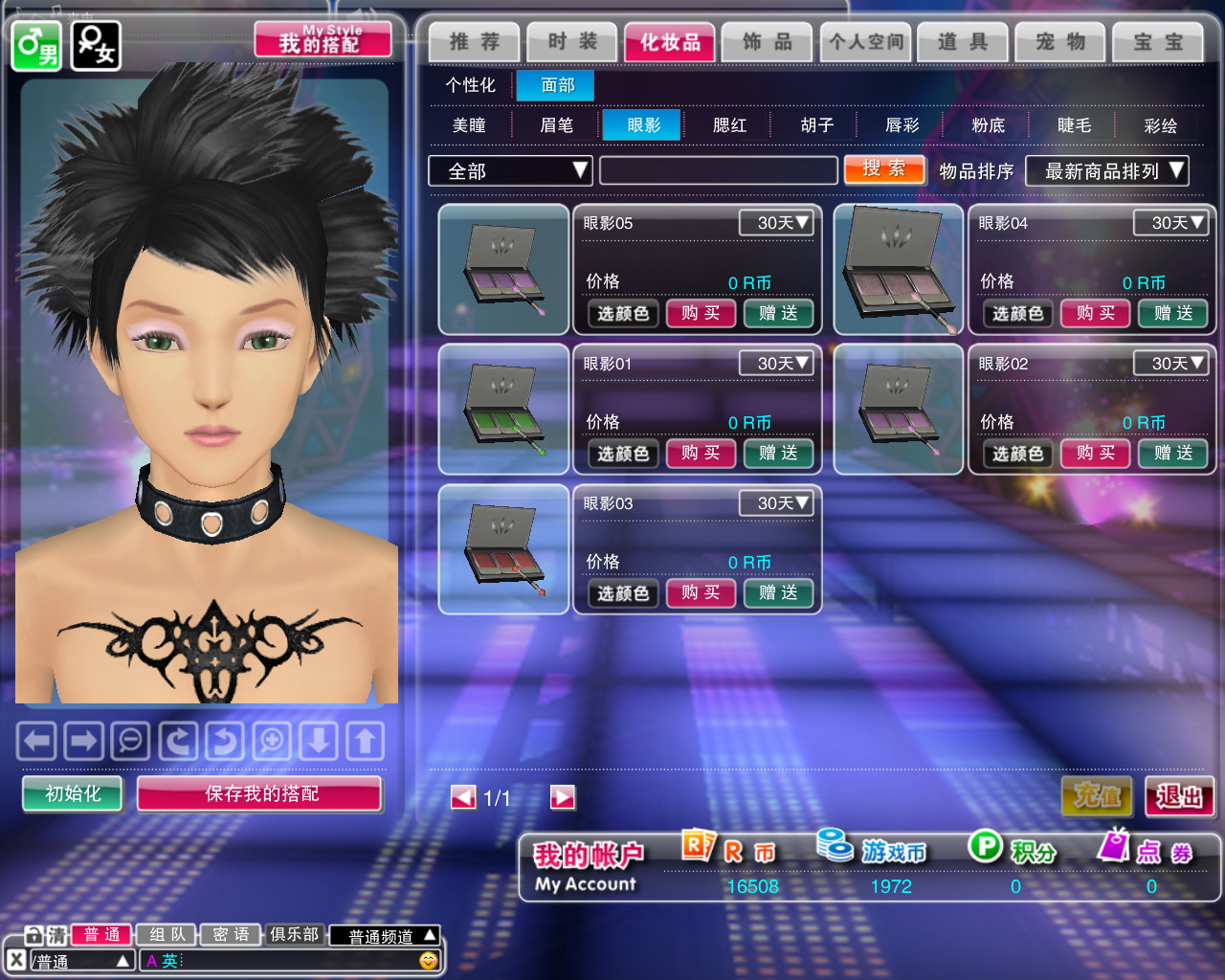
Task: Reset the avatar with 初始化 button
Action: coord(73,793)
